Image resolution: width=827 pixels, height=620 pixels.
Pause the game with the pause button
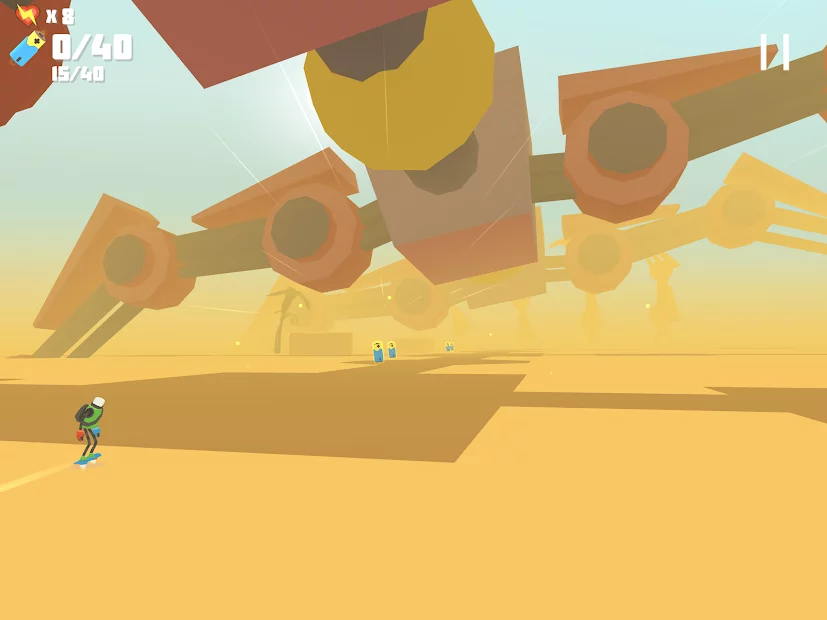[774, 52]
